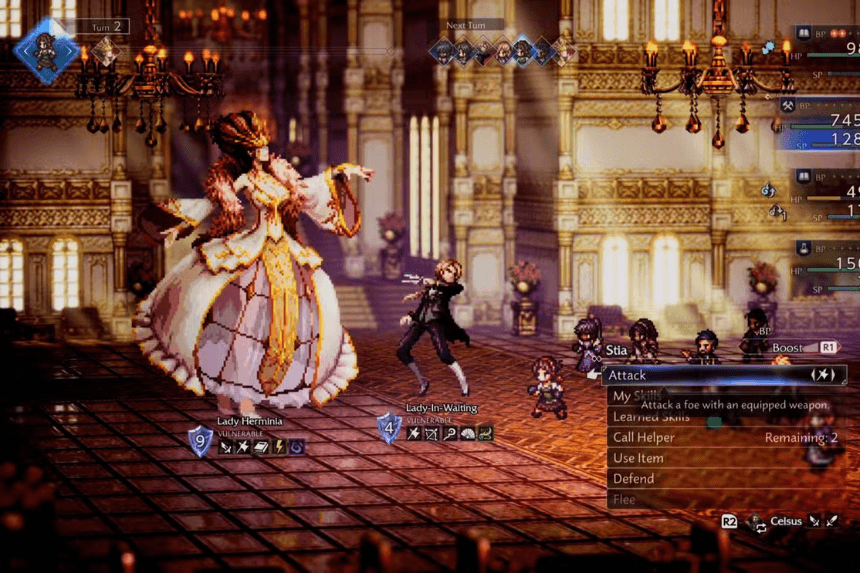Open the My Skills menu entry
This screenshot has height=573, width=860.
click(x=635, y=396)
